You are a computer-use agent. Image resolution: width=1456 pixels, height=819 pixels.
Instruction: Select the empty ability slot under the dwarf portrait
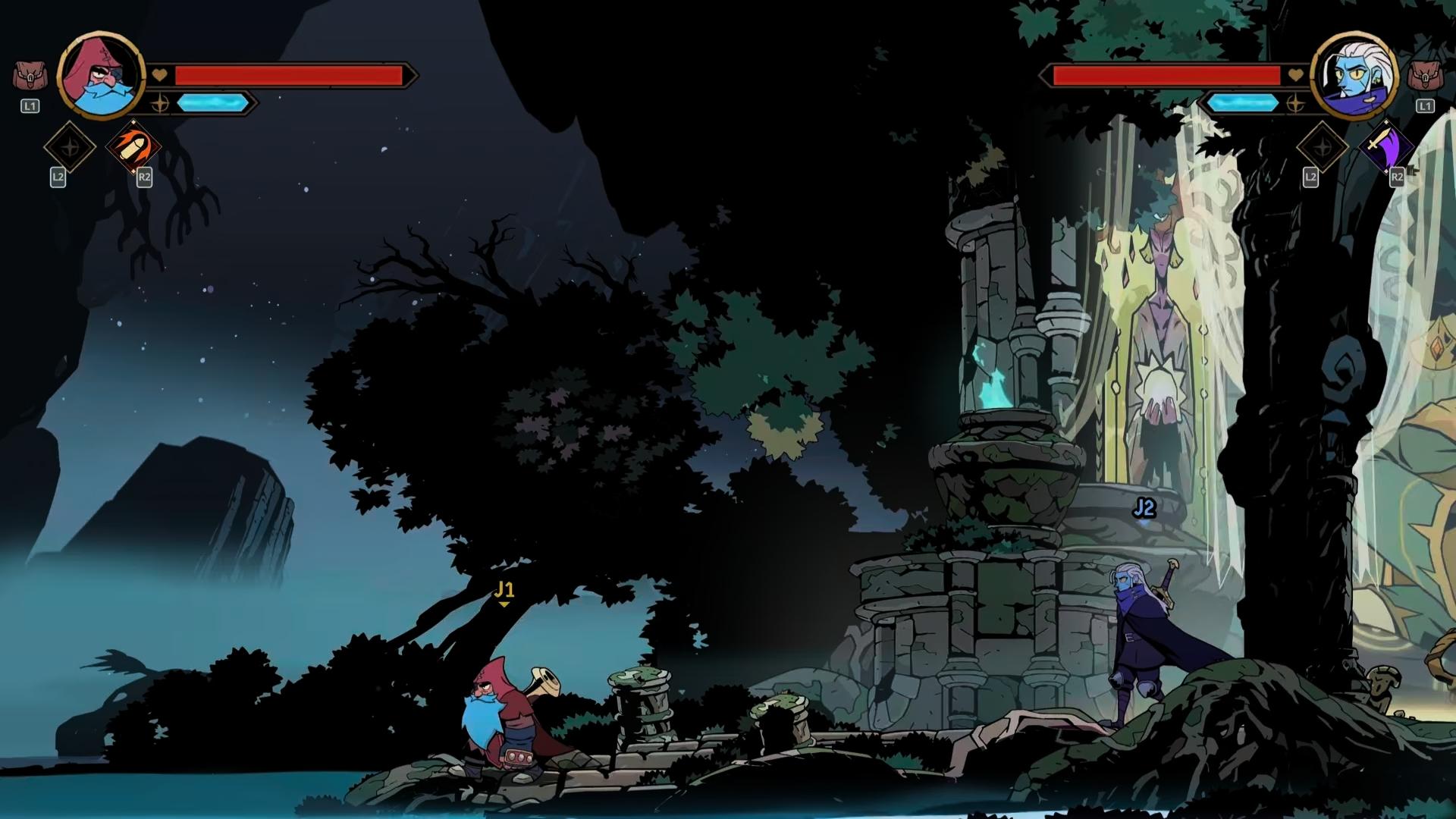point(70,146)
